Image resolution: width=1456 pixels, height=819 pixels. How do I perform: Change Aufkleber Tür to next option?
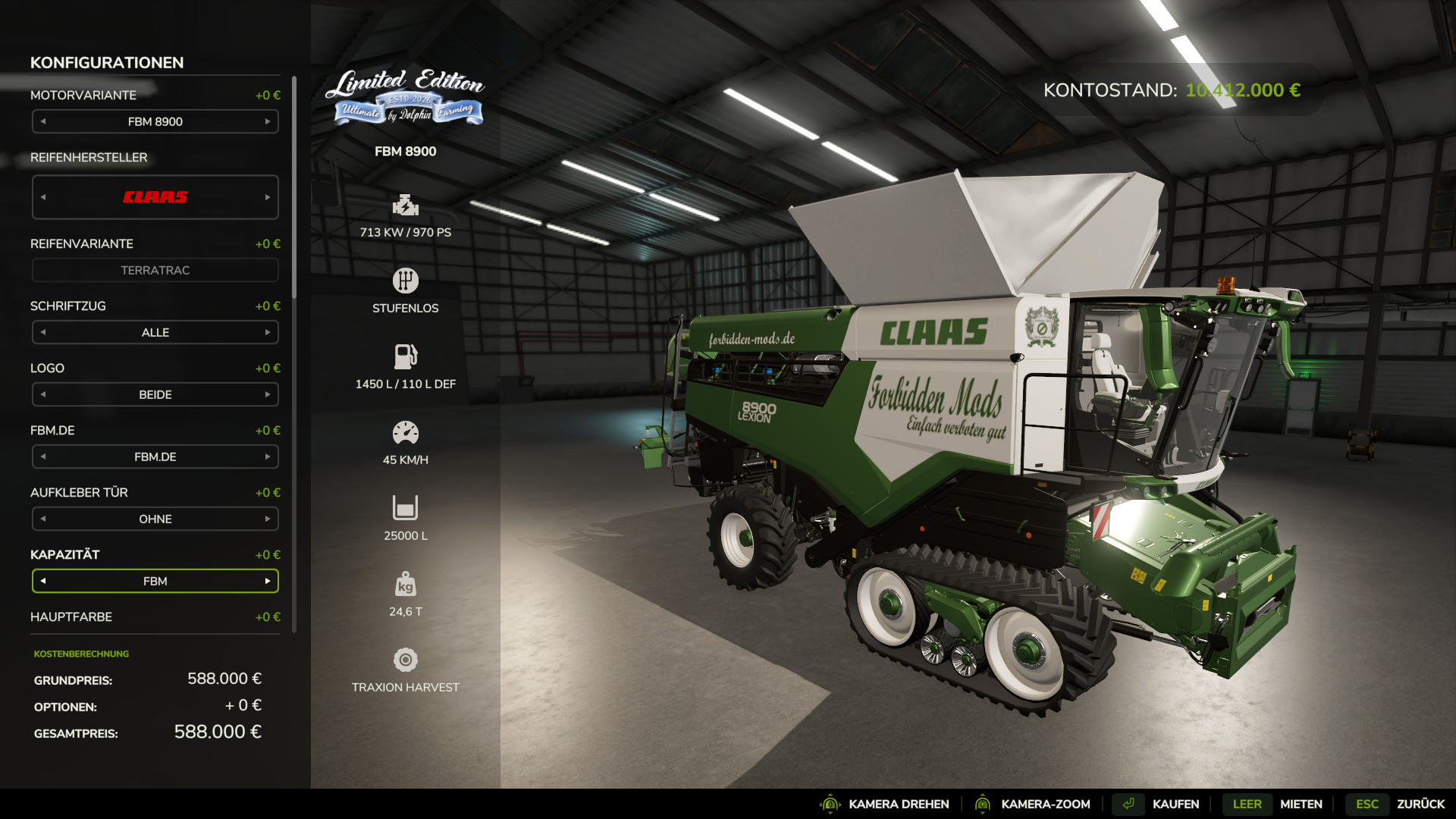tap(268, 519)
